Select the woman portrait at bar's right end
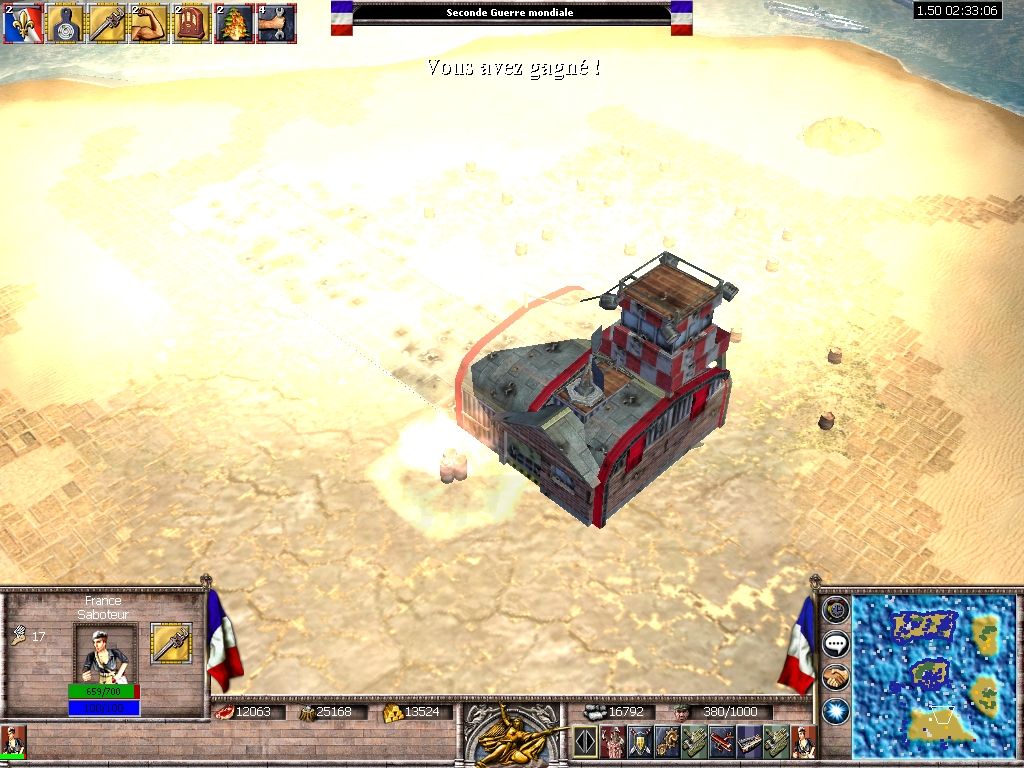The width and height of the screenshot is (1024, 768). click(x=804, y=742)
